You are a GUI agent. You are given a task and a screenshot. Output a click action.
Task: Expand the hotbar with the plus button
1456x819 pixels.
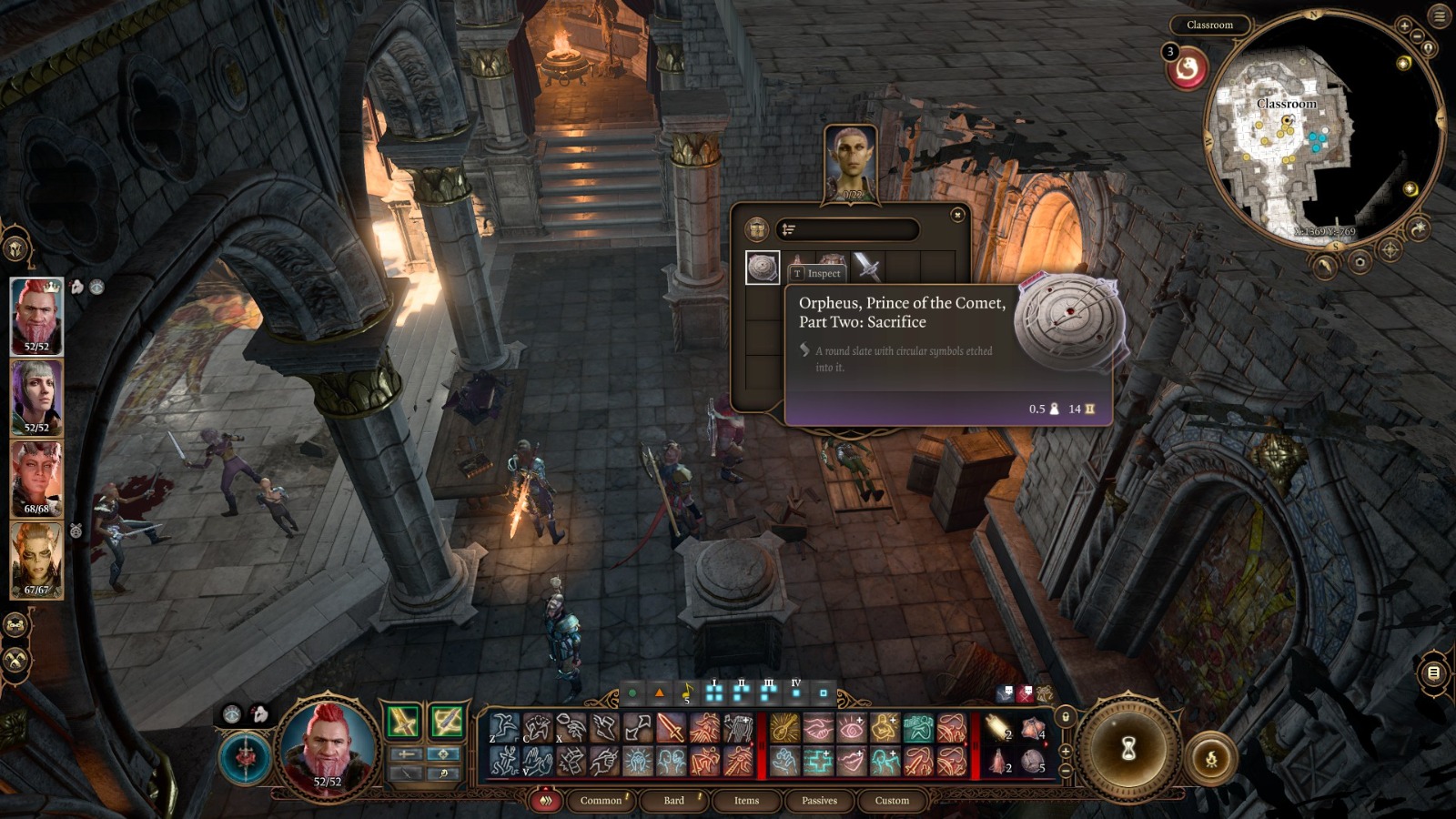coord(1067,752)
